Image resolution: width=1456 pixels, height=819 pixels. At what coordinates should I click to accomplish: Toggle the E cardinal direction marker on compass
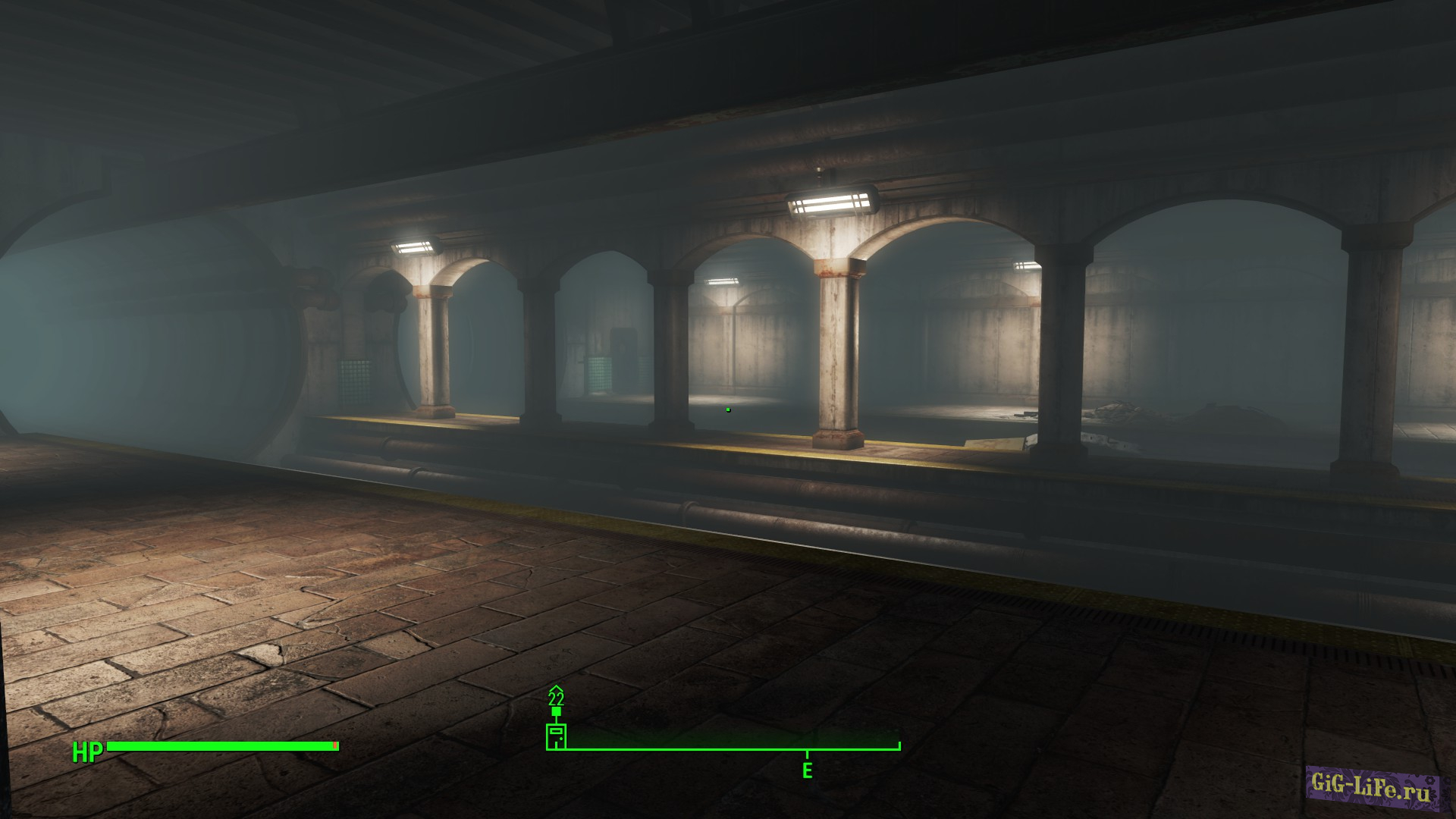807,770
